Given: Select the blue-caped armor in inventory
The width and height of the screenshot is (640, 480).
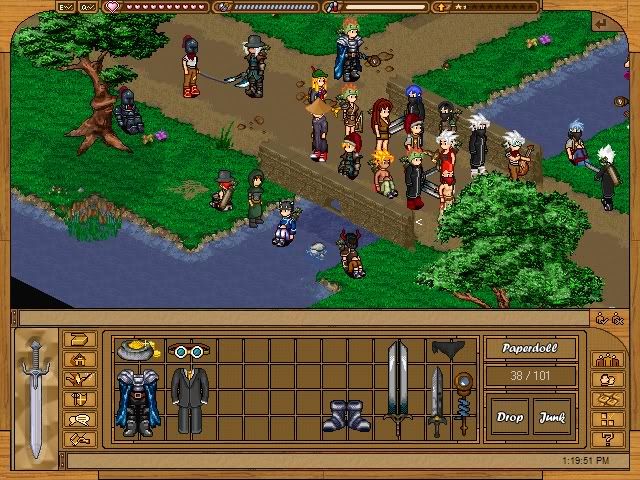Looking at the screenshot, I should [137, 402].
